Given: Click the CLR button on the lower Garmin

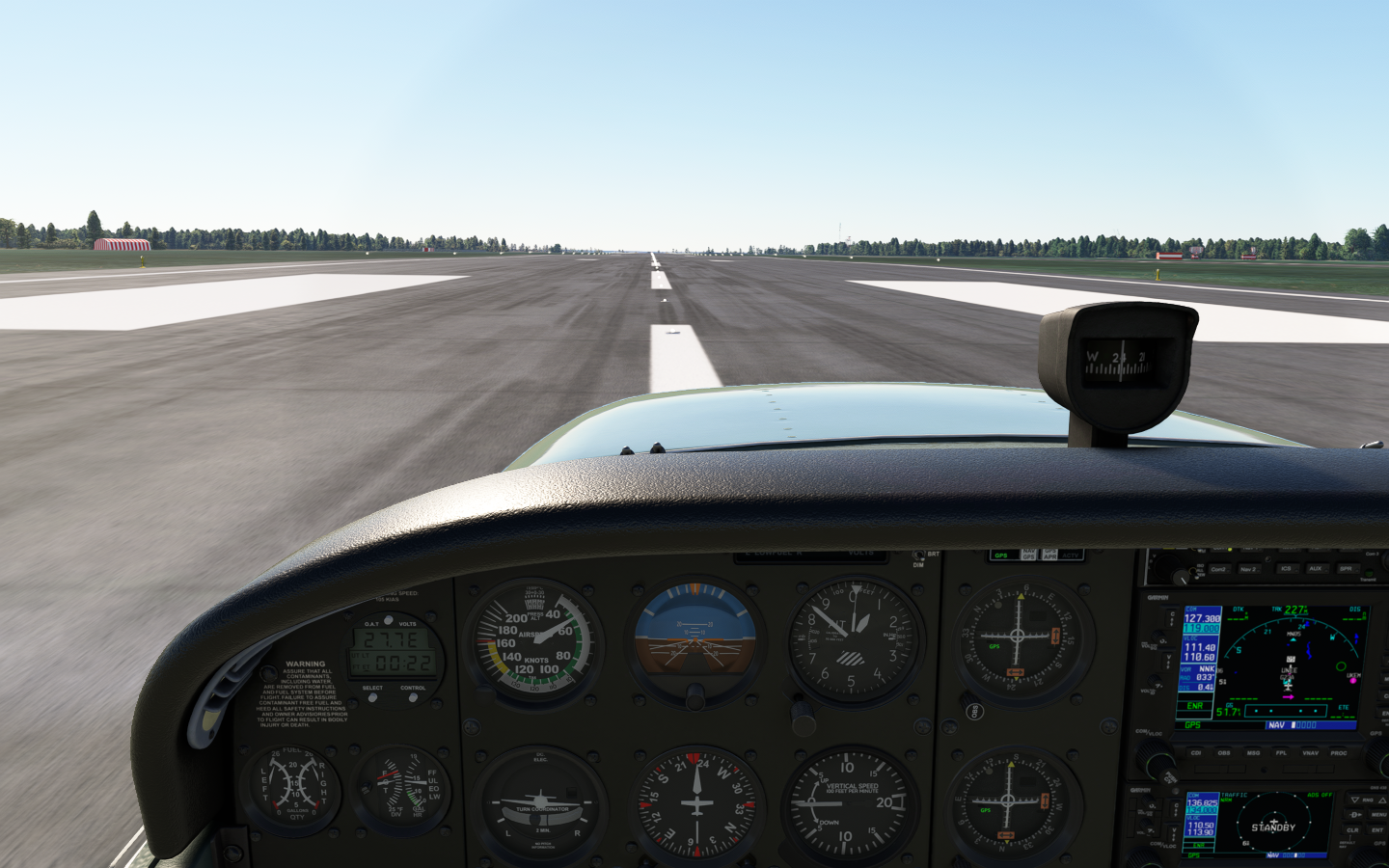Looking at the screenshot, I should 1352,830.
